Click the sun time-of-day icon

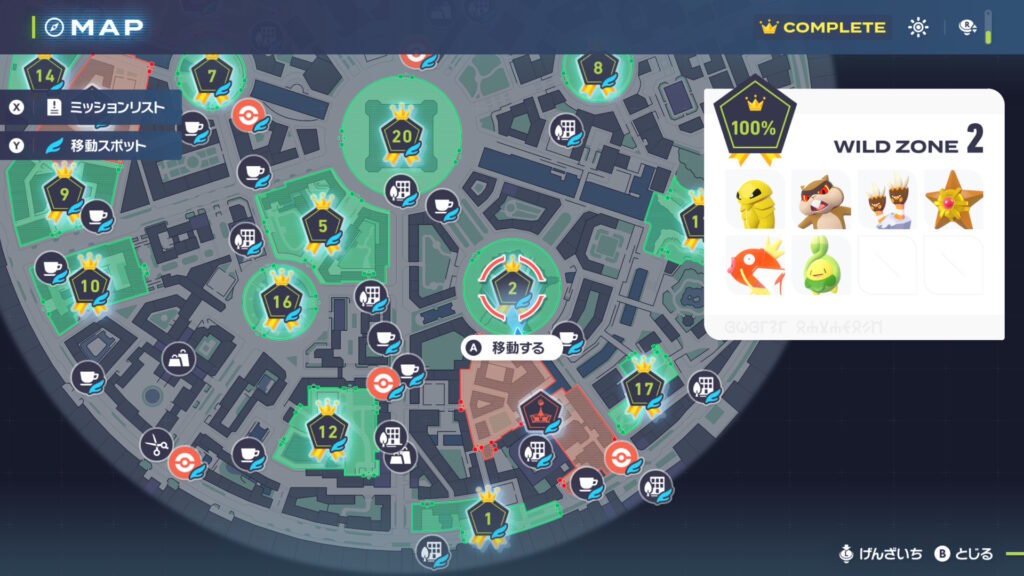click(918, 28)
